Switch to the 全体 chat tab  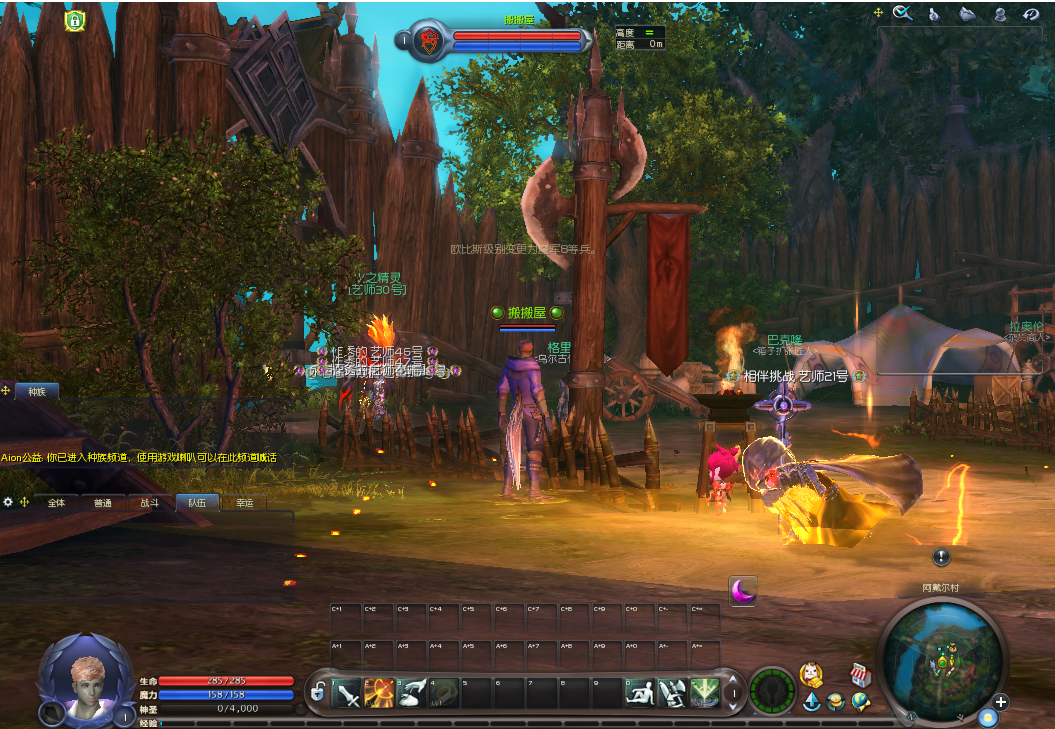pos(56,503)
